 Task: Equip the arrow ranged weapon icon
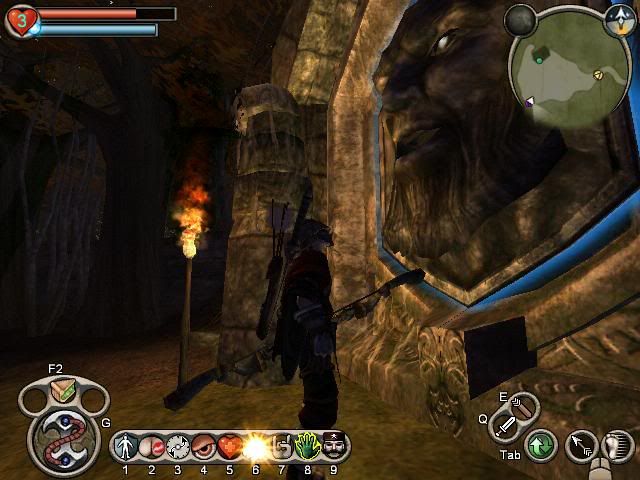(x=523, y=404)
